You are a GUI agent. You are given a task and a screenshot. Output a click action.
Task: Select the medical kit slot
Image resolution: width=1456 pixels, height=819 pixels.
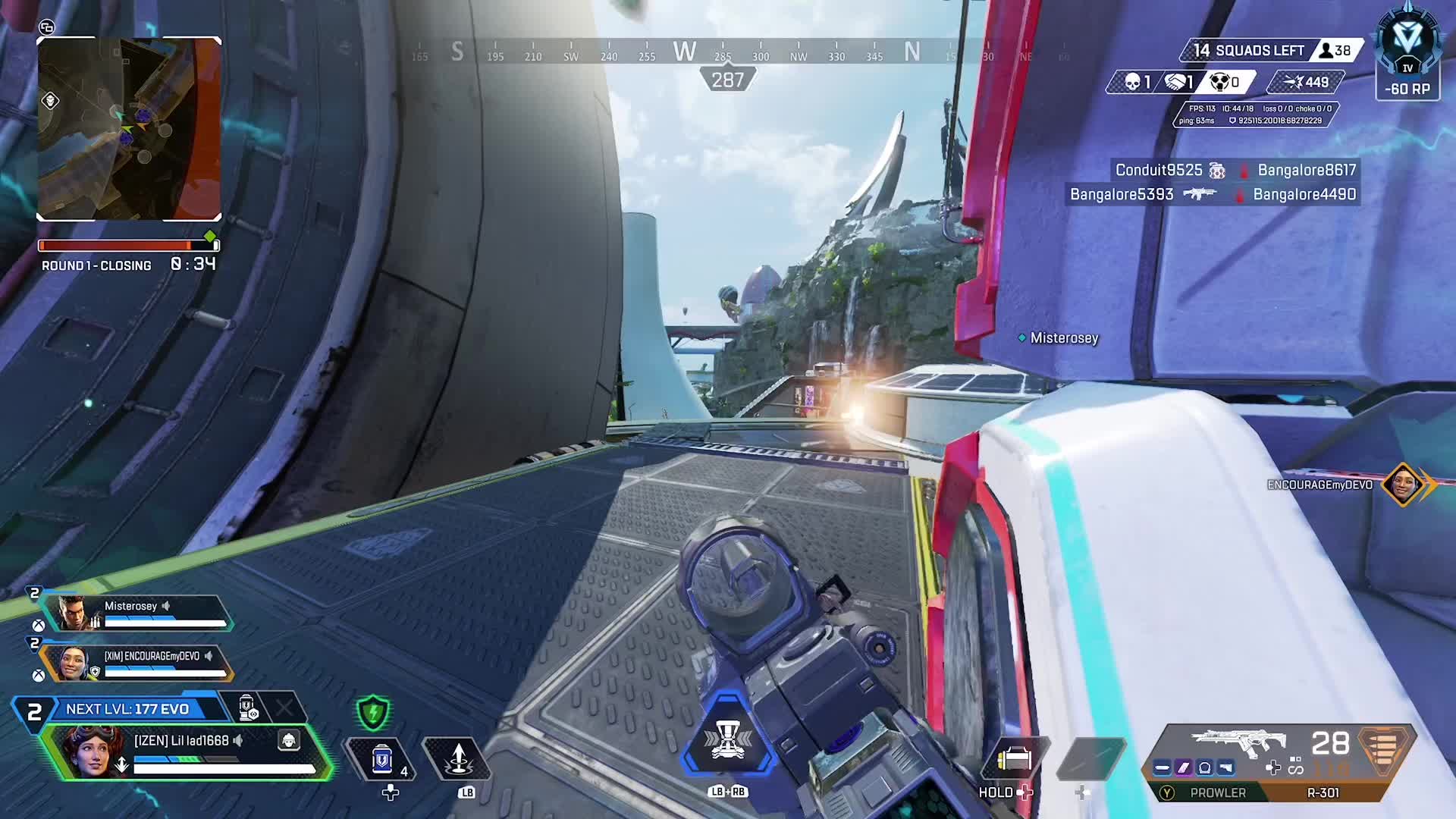coord(1014,758)
